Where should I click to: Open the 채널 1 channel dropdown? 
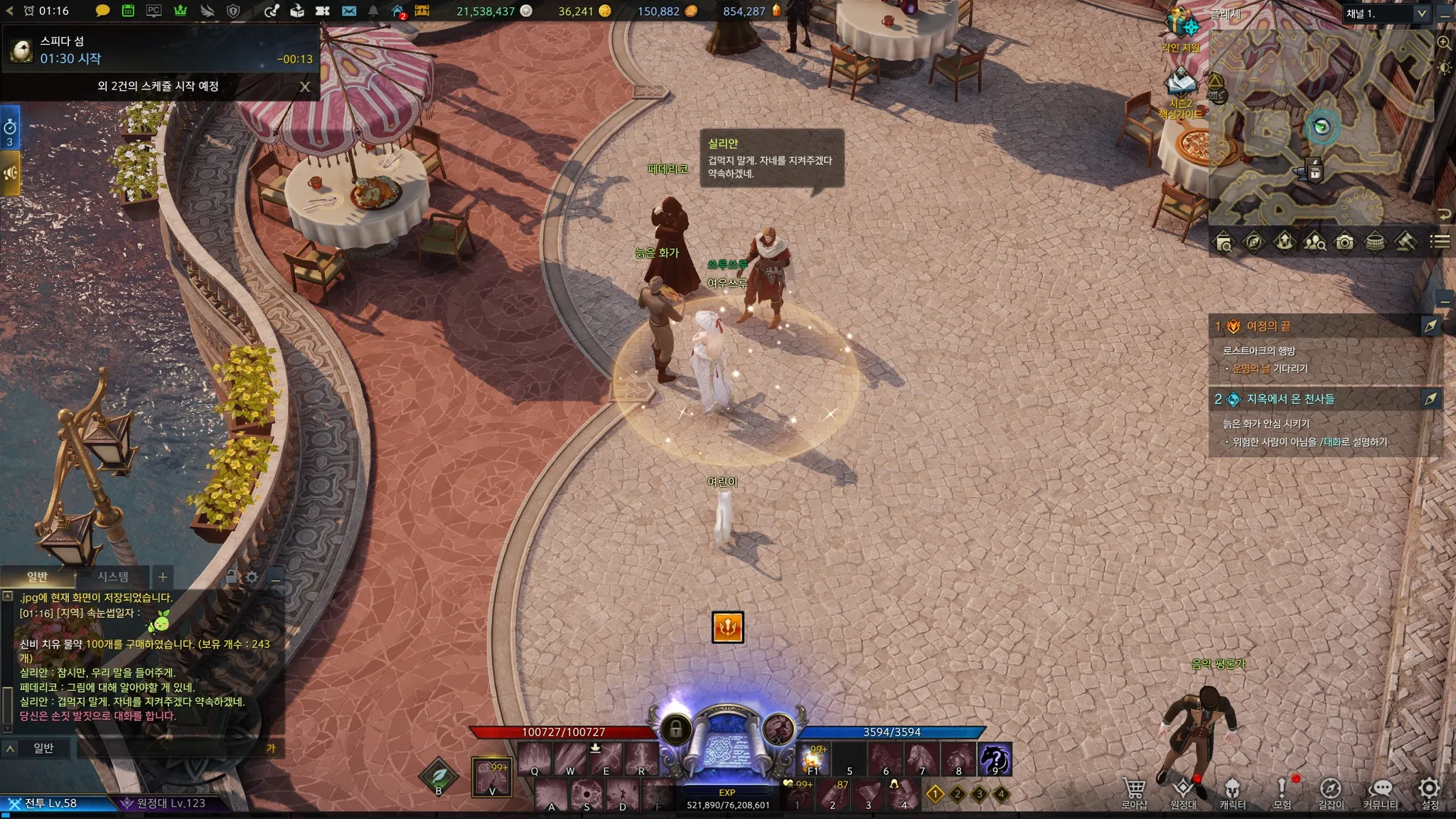point(1421,14)
